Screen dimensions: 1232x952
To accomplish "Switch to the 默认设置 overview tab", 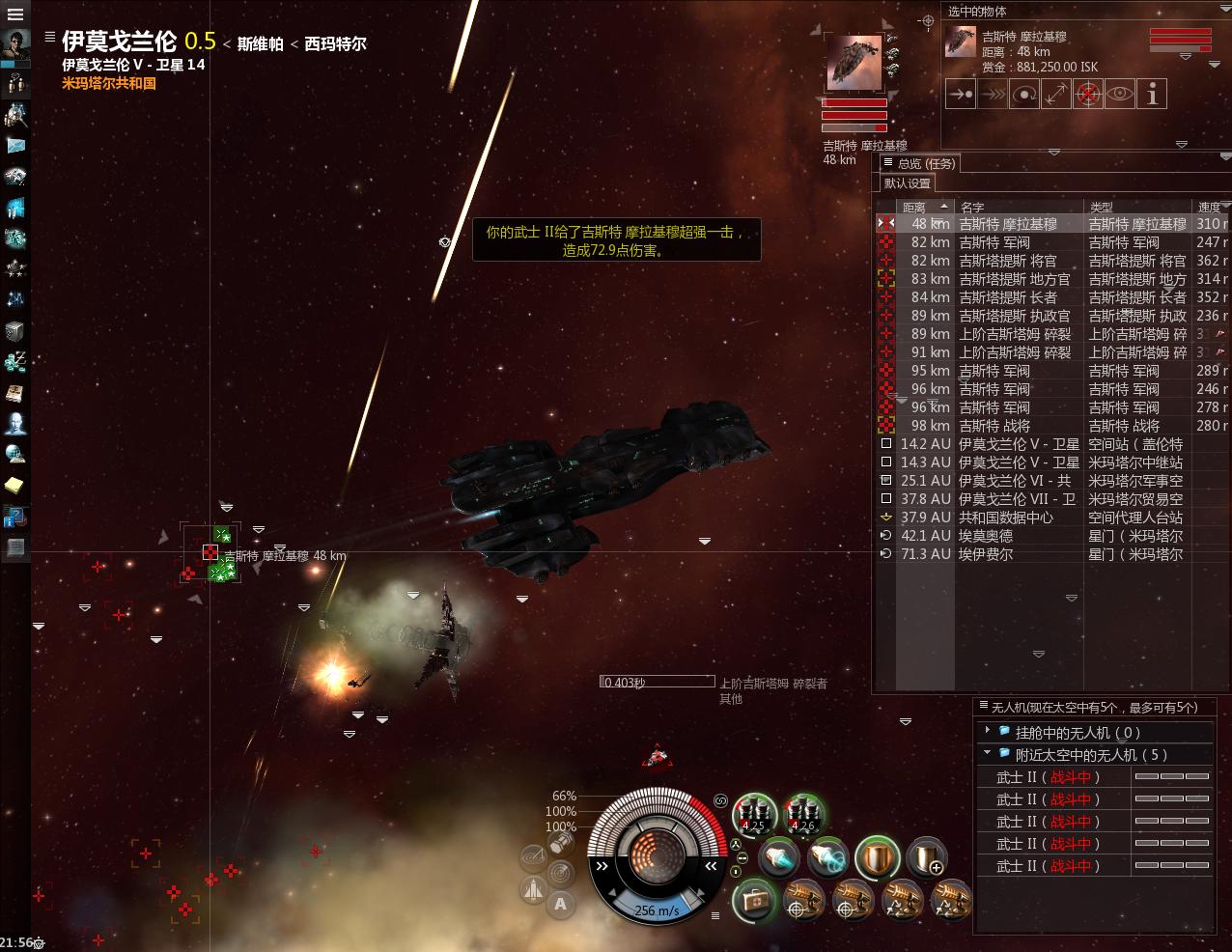I will 908,183.
